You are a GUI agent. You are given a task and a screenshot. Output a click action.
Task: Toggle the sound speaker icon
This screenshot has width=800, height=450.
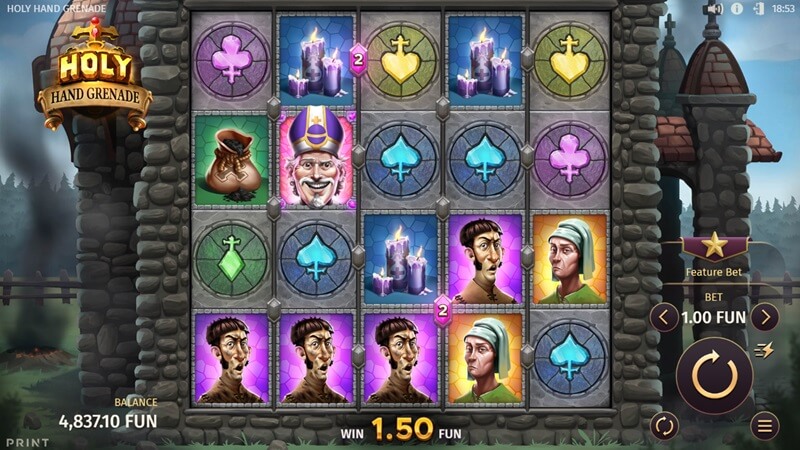[713, 8]
